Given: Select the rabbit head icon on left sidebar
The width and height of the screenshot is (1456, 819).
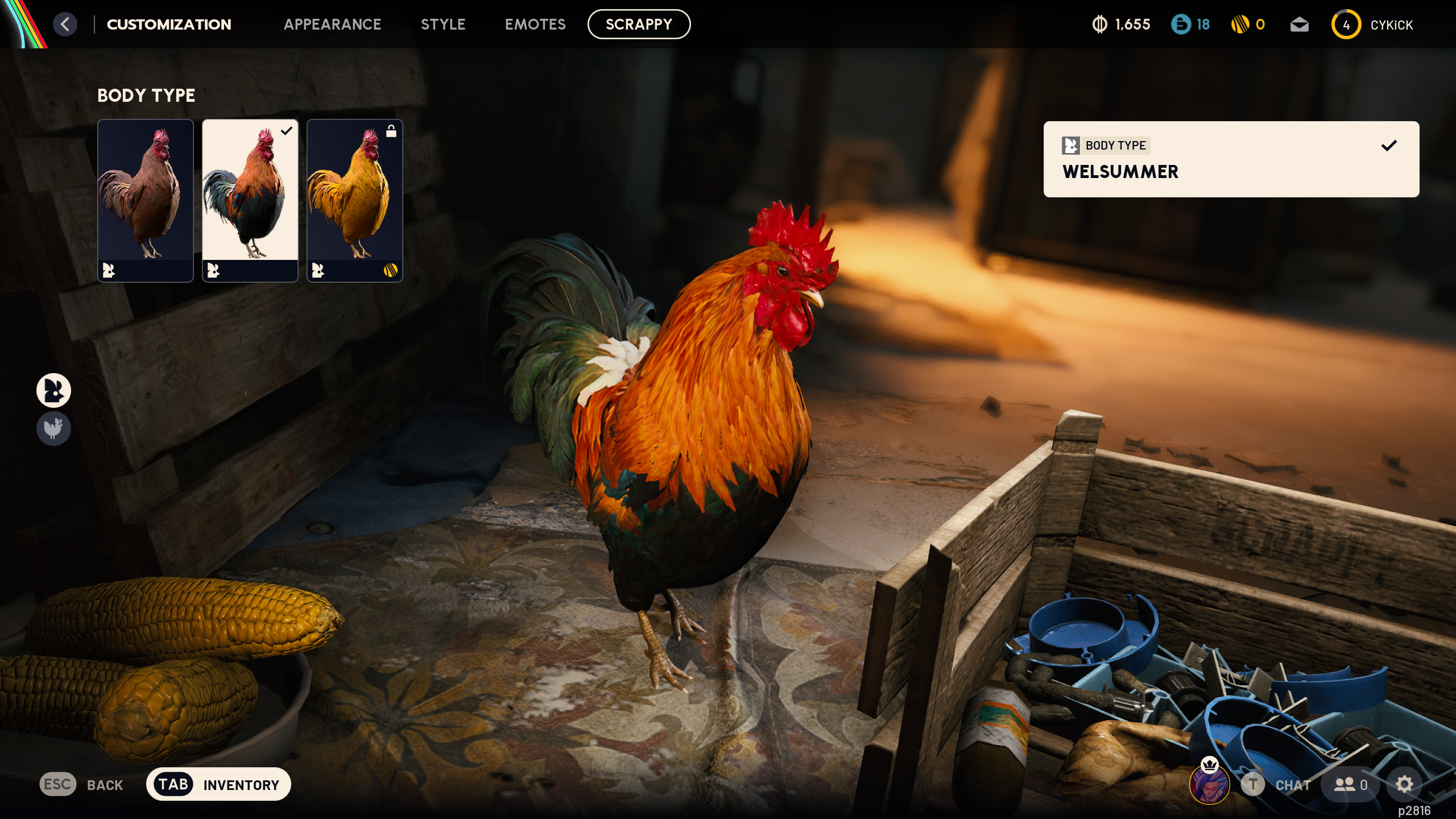Looking at the screenshot, I should (x=54, y=390).
